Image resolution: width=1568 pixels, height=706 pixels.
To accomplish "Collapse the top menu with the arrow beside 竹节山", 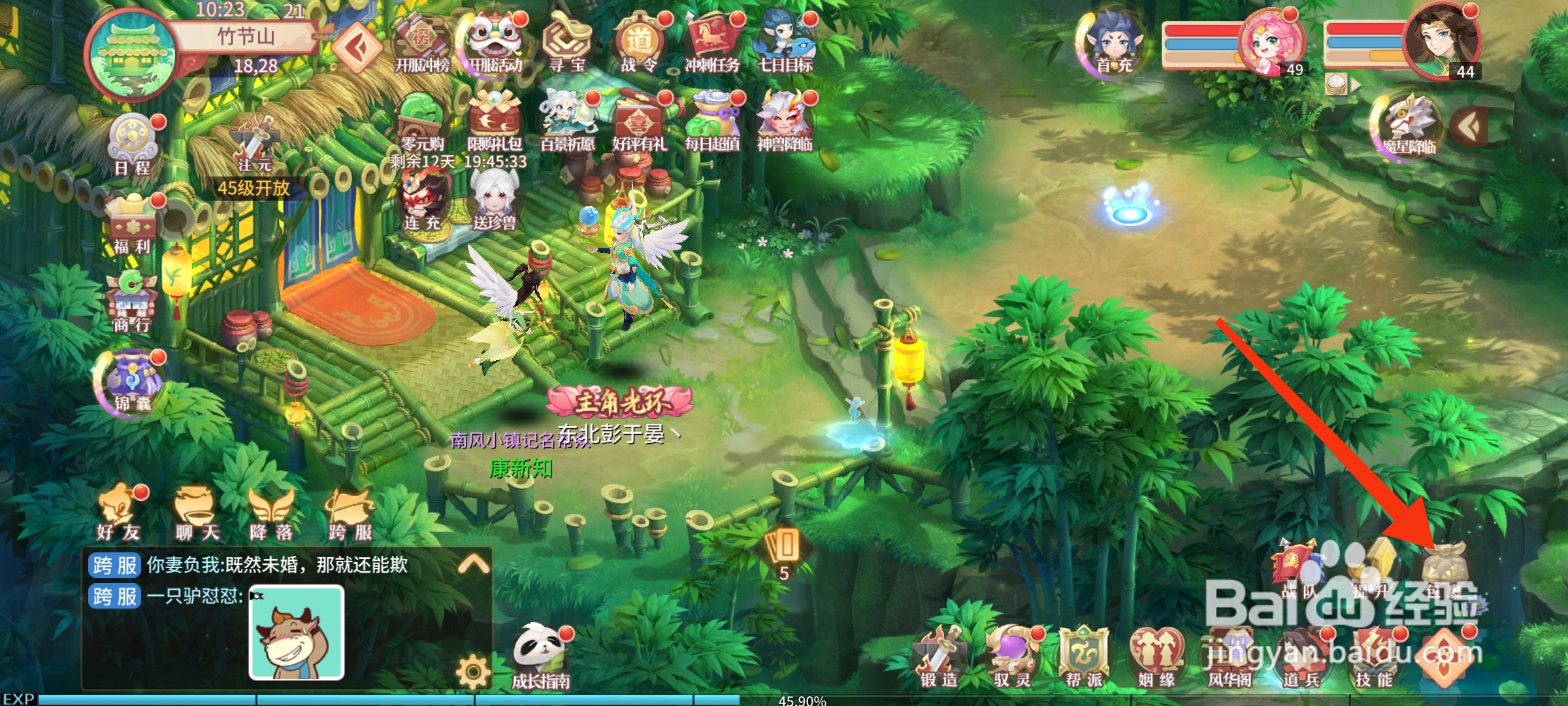I will (x=359, y=47).
